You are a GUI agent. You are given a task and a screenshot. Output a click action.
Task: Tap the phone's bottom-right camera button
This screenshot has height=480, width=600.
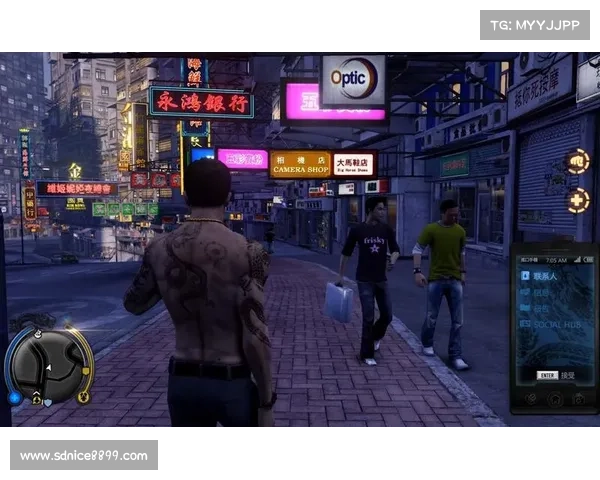point(580,399)
